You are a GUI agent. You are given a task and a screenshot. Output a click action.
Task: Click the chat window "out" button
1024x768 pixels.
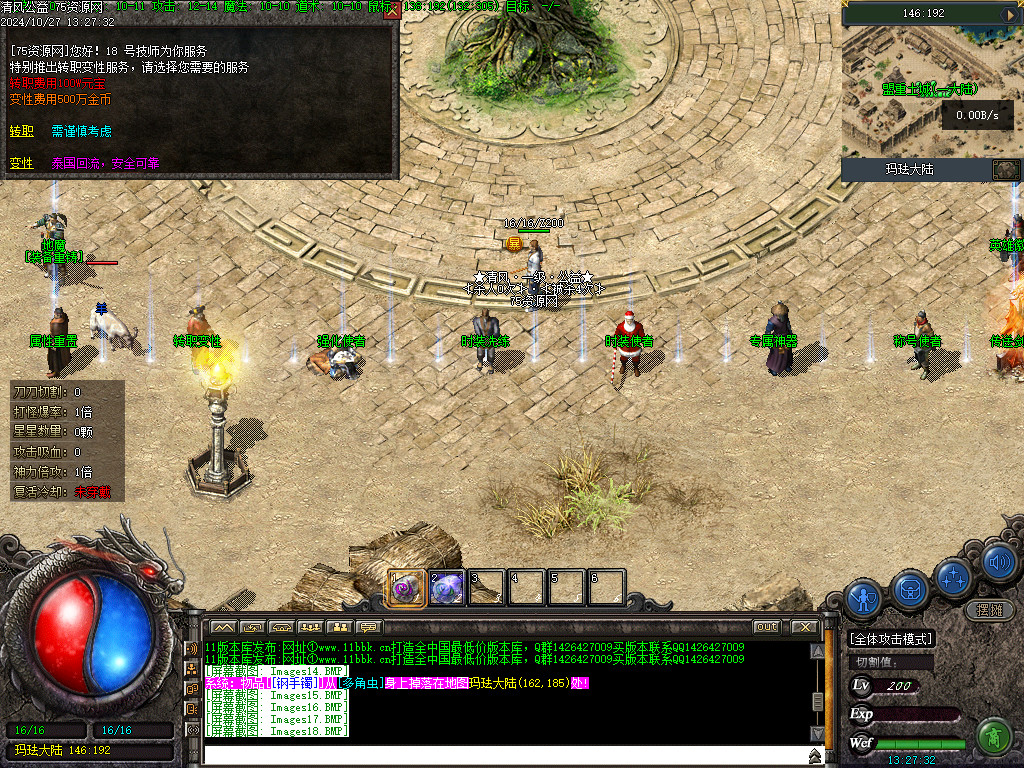(x=766, y=627)
